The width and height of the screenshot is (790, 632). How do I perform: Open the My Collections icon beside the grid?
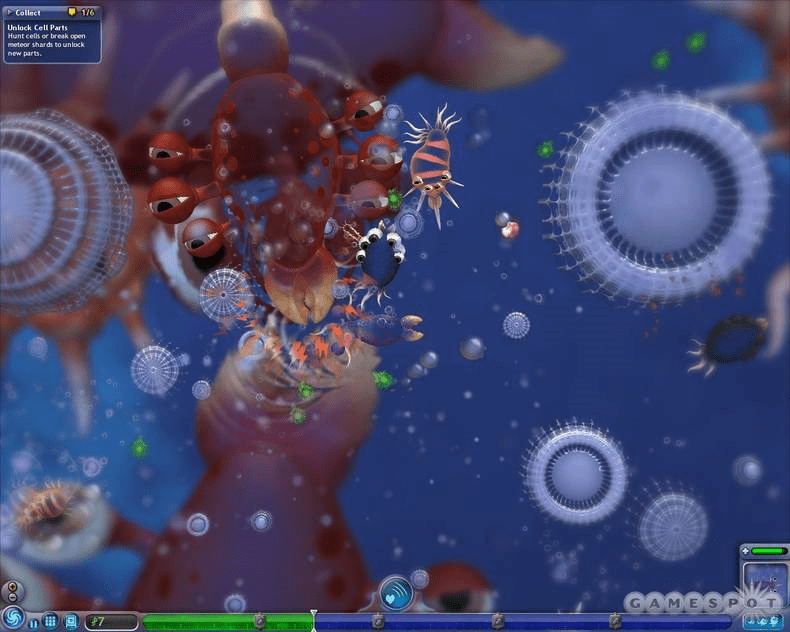click(x=71, y=621)
